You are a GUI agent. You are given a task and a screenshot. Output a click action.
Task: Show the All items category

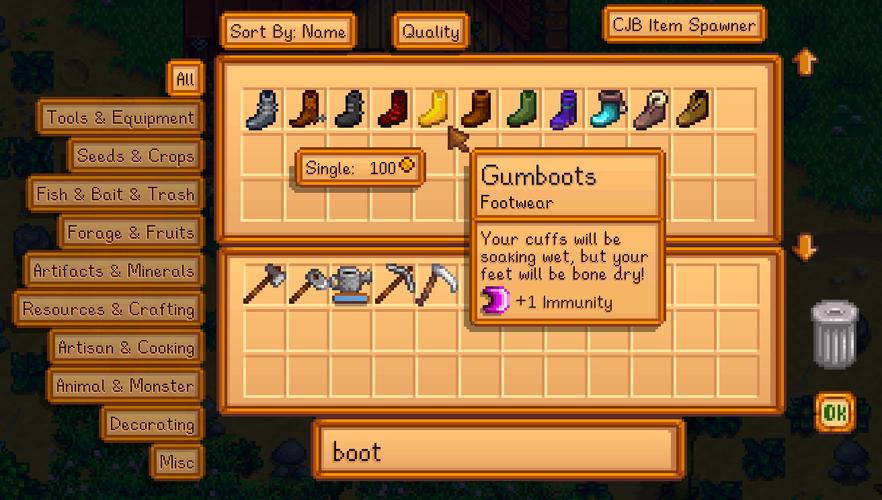coord(186,79)
